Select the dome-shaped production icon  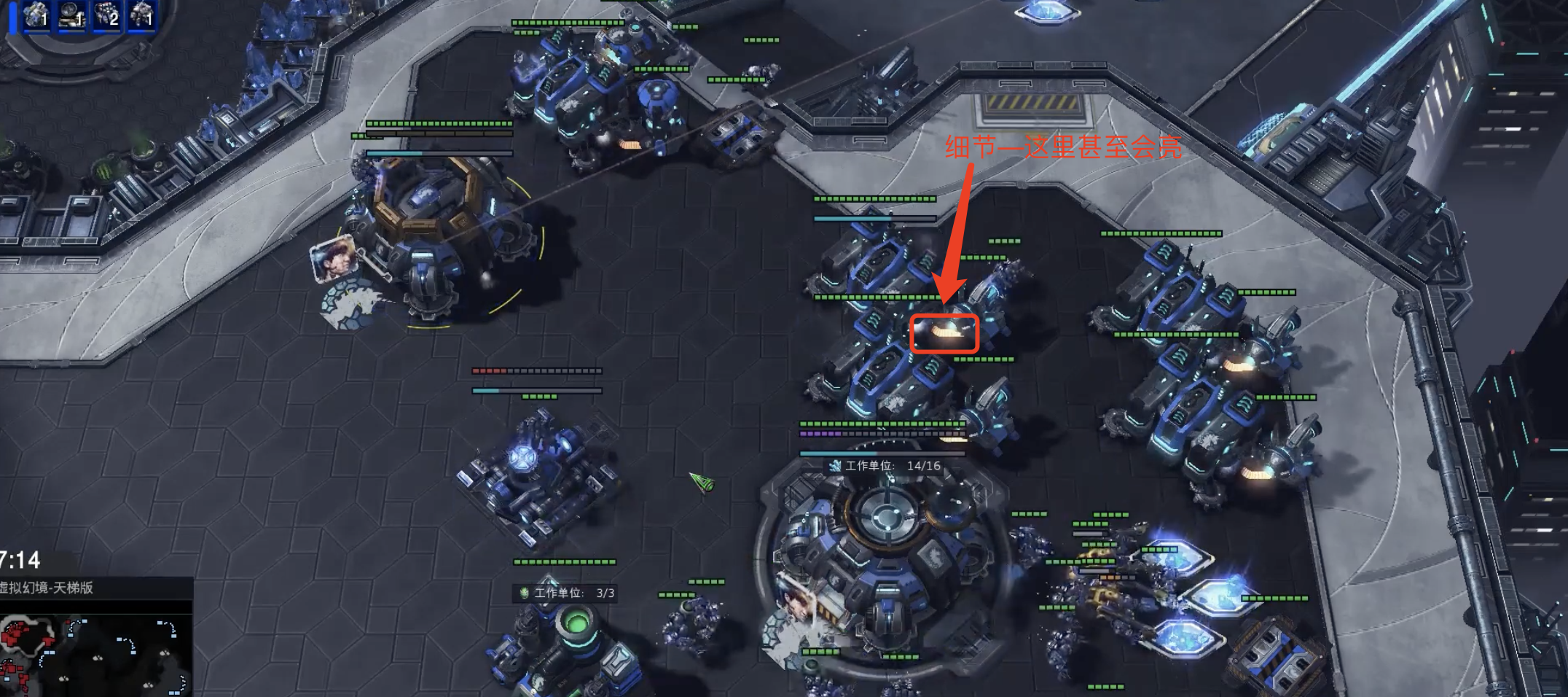tap(71, 15)
